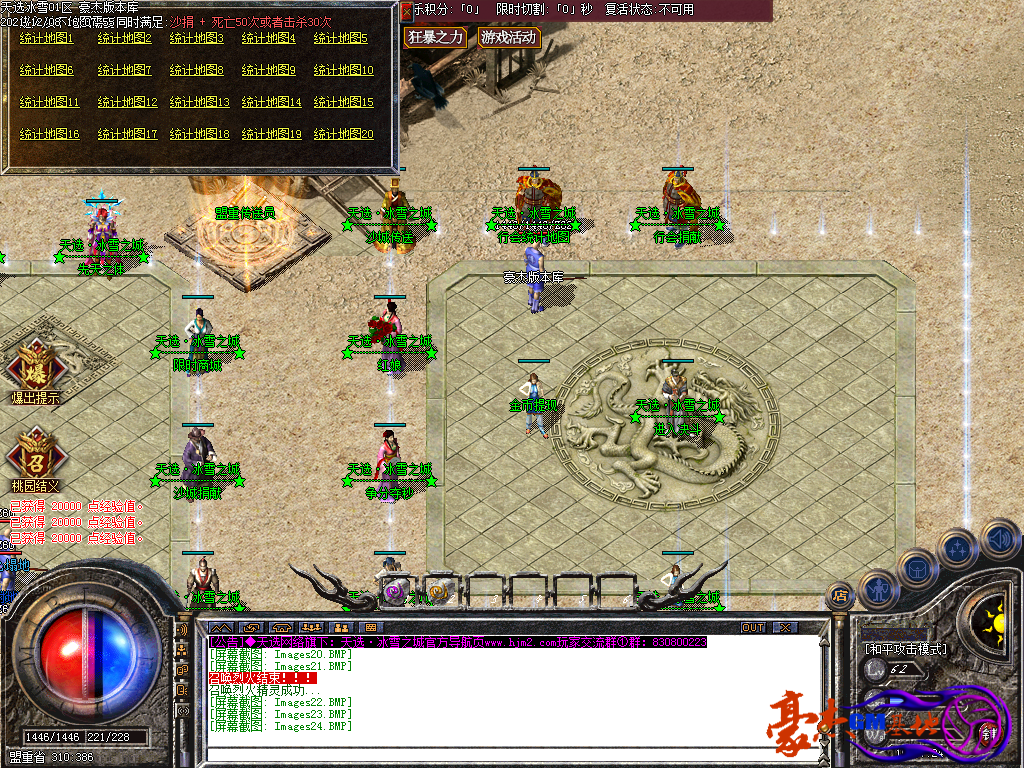Open the skills sparkle round icon

(957, 548)
